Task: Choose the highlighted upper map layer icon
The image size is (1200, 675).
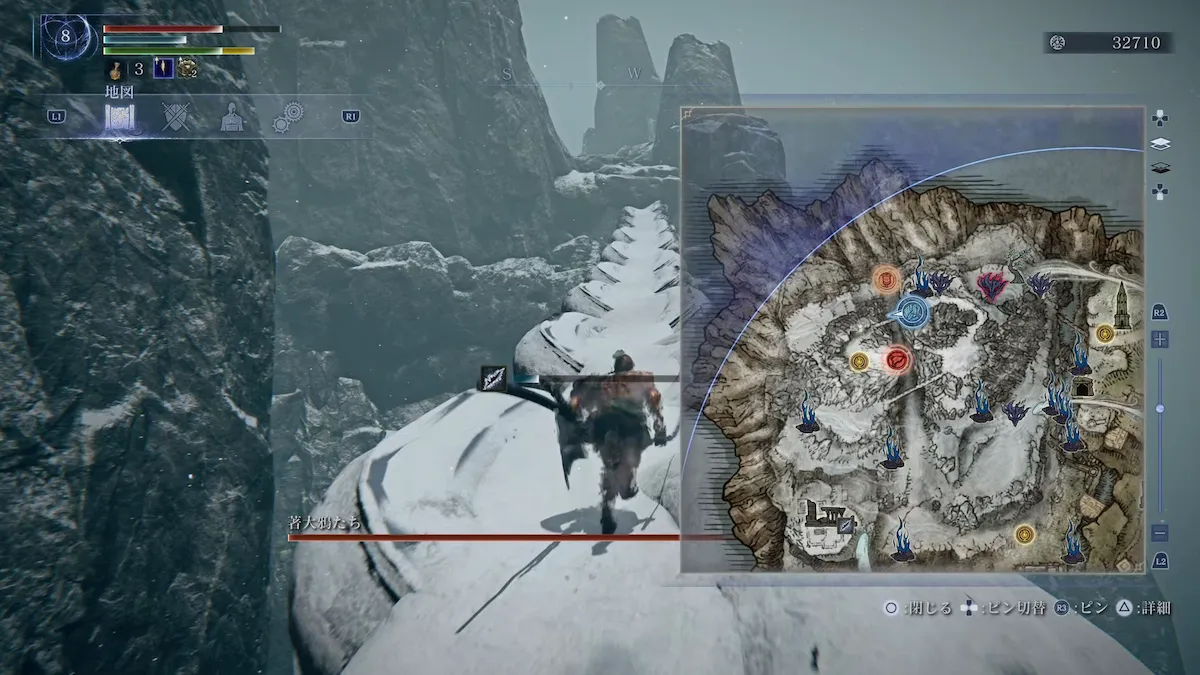Action: tap(1160, 143)
